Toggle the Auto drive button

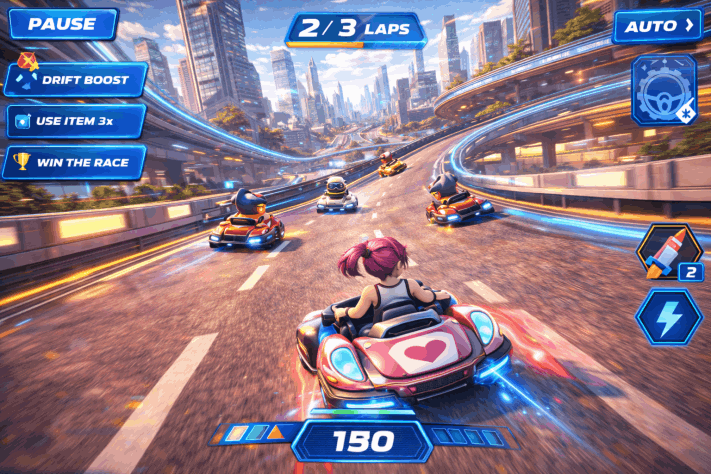click(x=657, y=26)
